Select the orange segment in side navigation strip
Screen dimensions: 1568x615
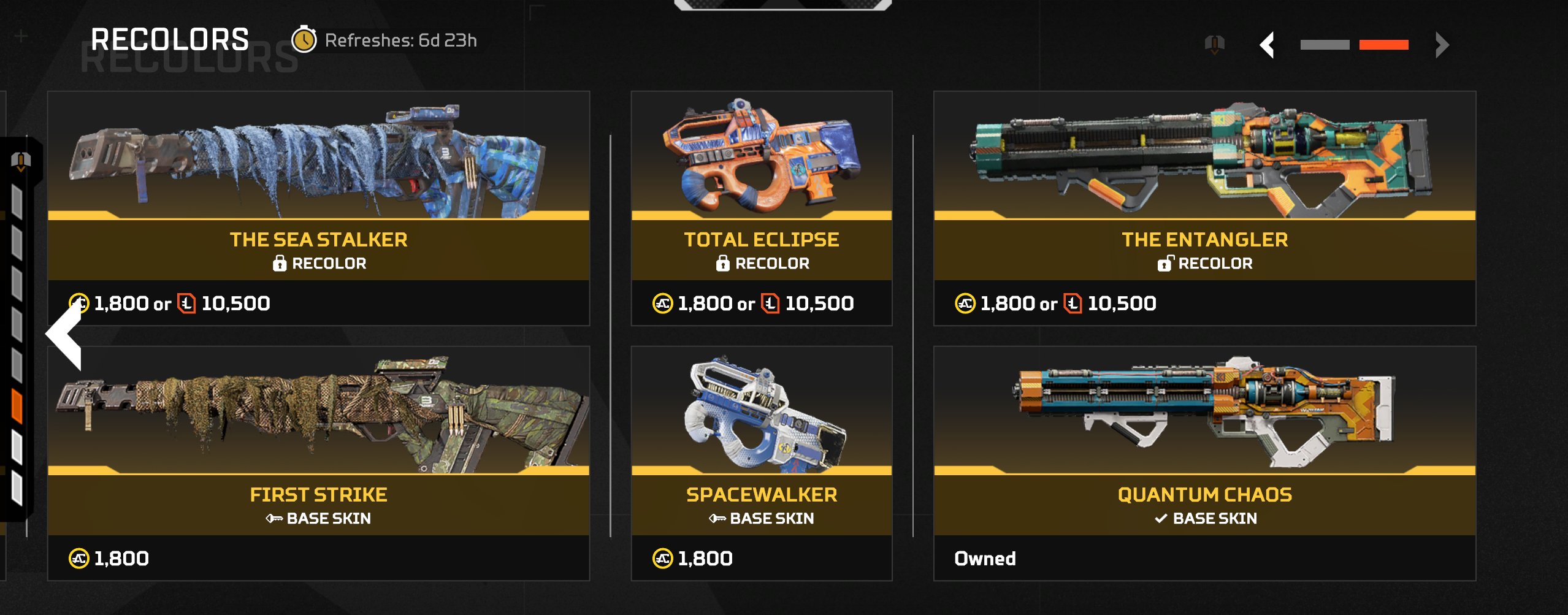pos(17,407)
